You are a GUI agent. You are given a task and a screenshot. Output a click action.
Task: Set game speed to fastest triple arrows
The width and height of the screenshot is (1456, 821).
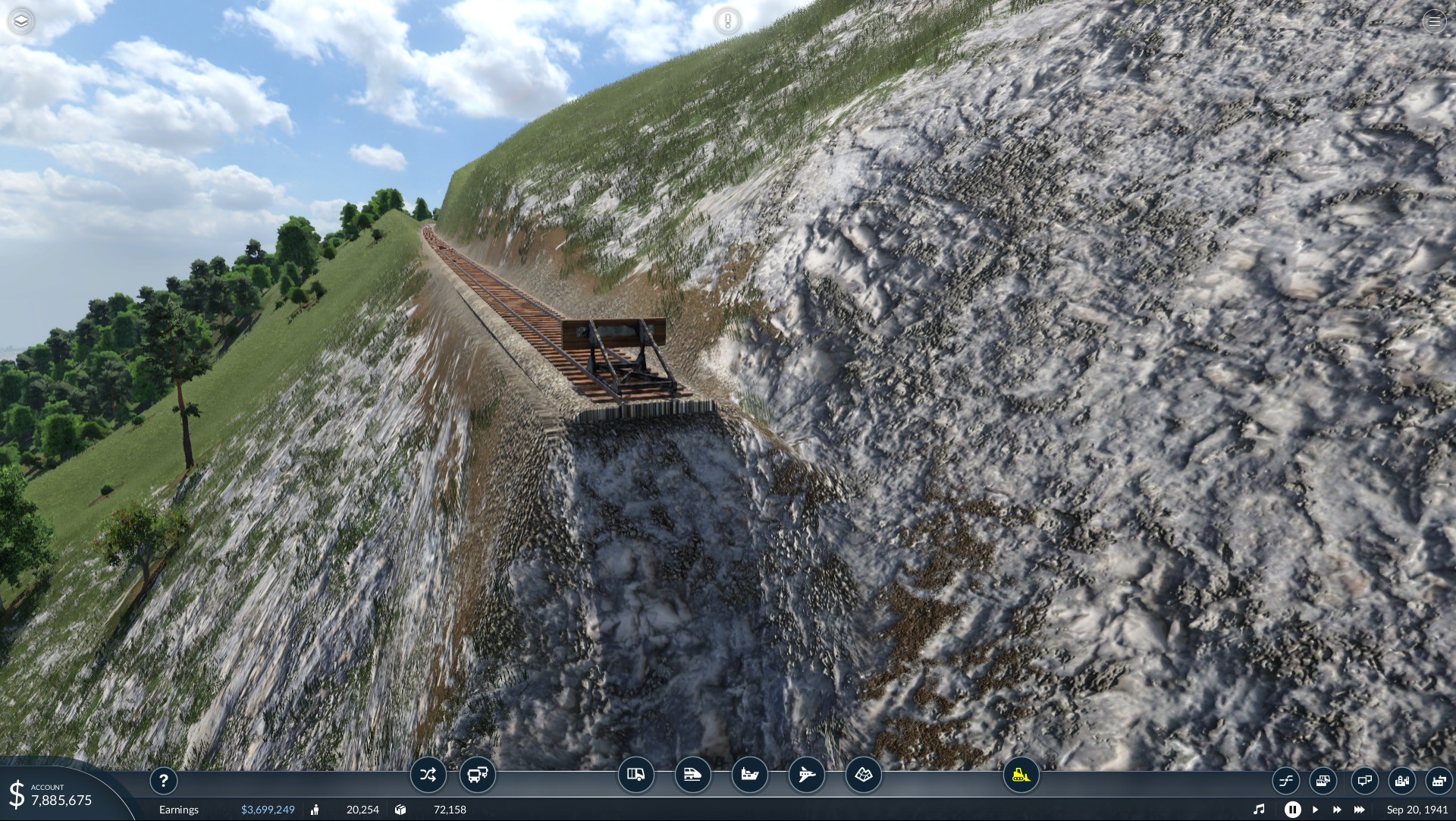tap(1360, 810)
